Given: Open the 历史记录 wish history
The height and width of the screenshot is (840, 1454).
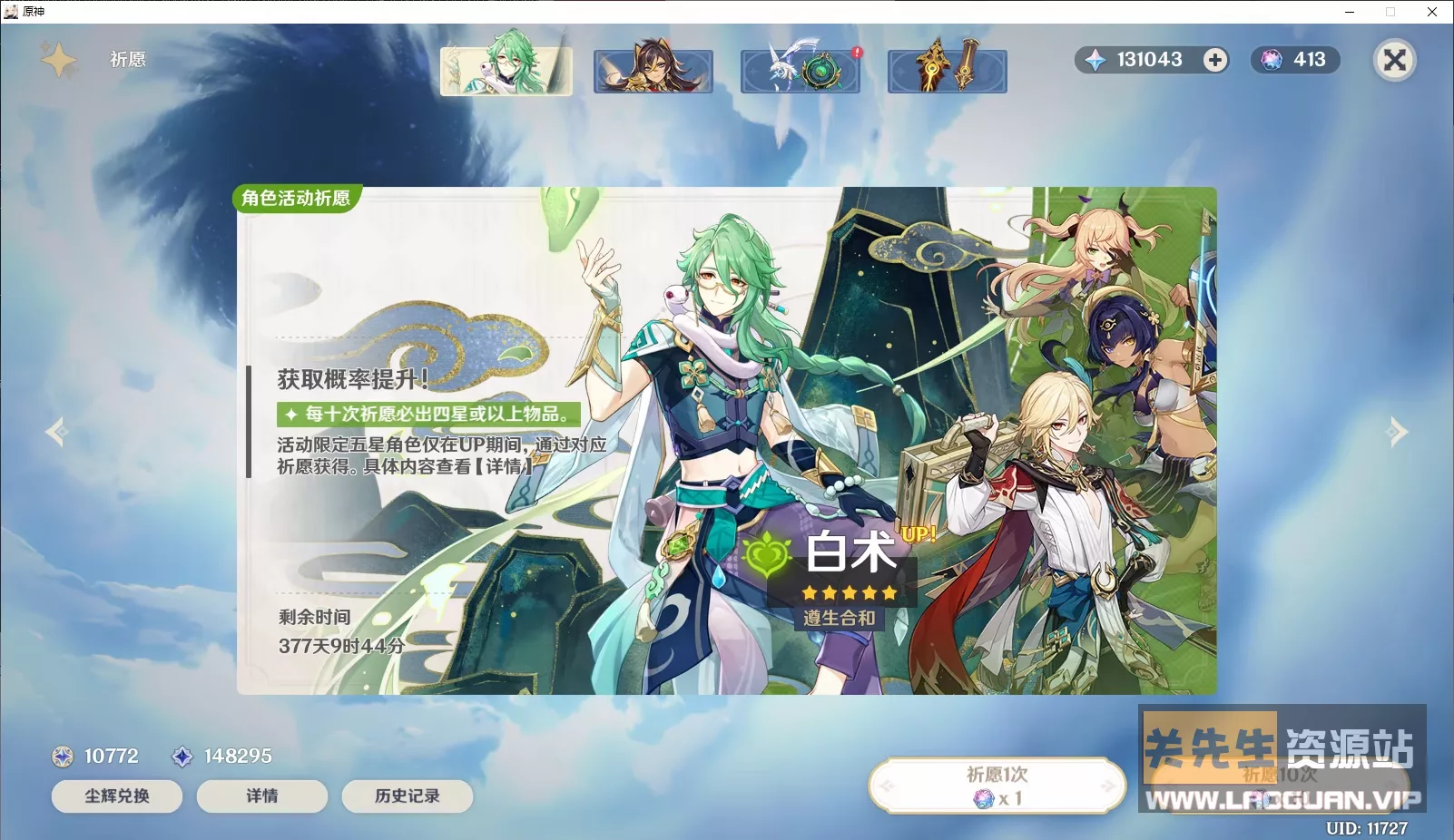Looking at the screenshot, I should (407, 796).
